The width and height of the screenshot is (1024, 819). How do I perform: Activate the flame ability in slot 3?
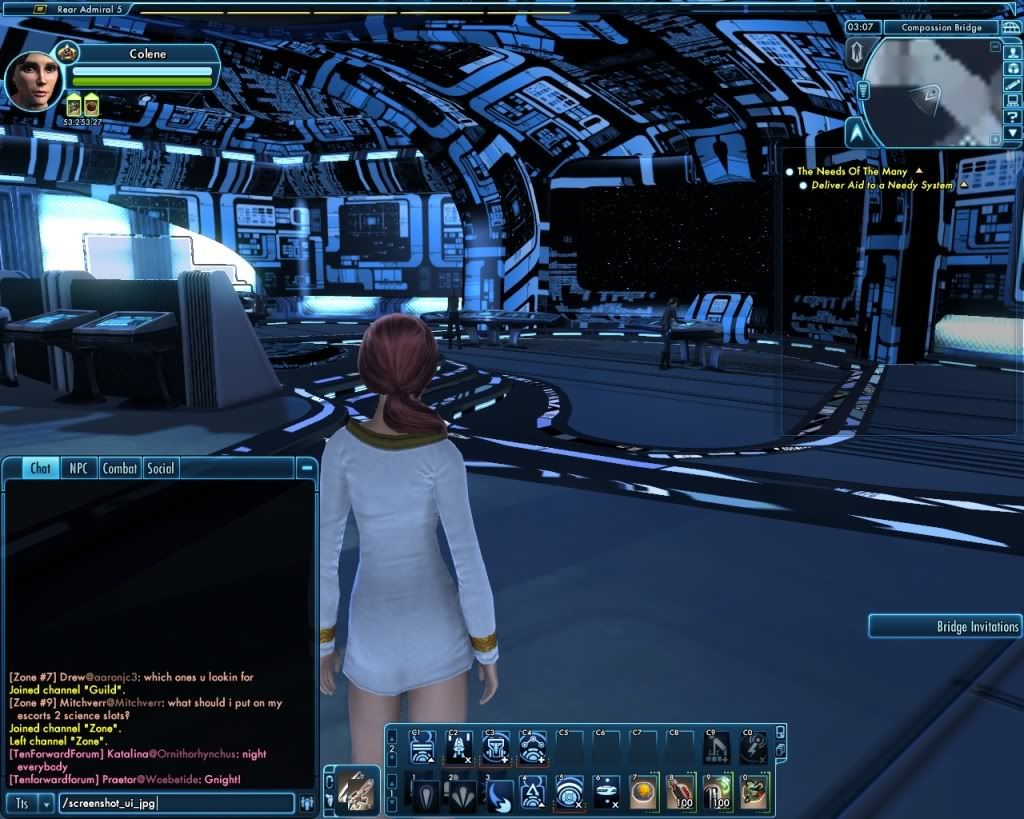coord(498,792)
